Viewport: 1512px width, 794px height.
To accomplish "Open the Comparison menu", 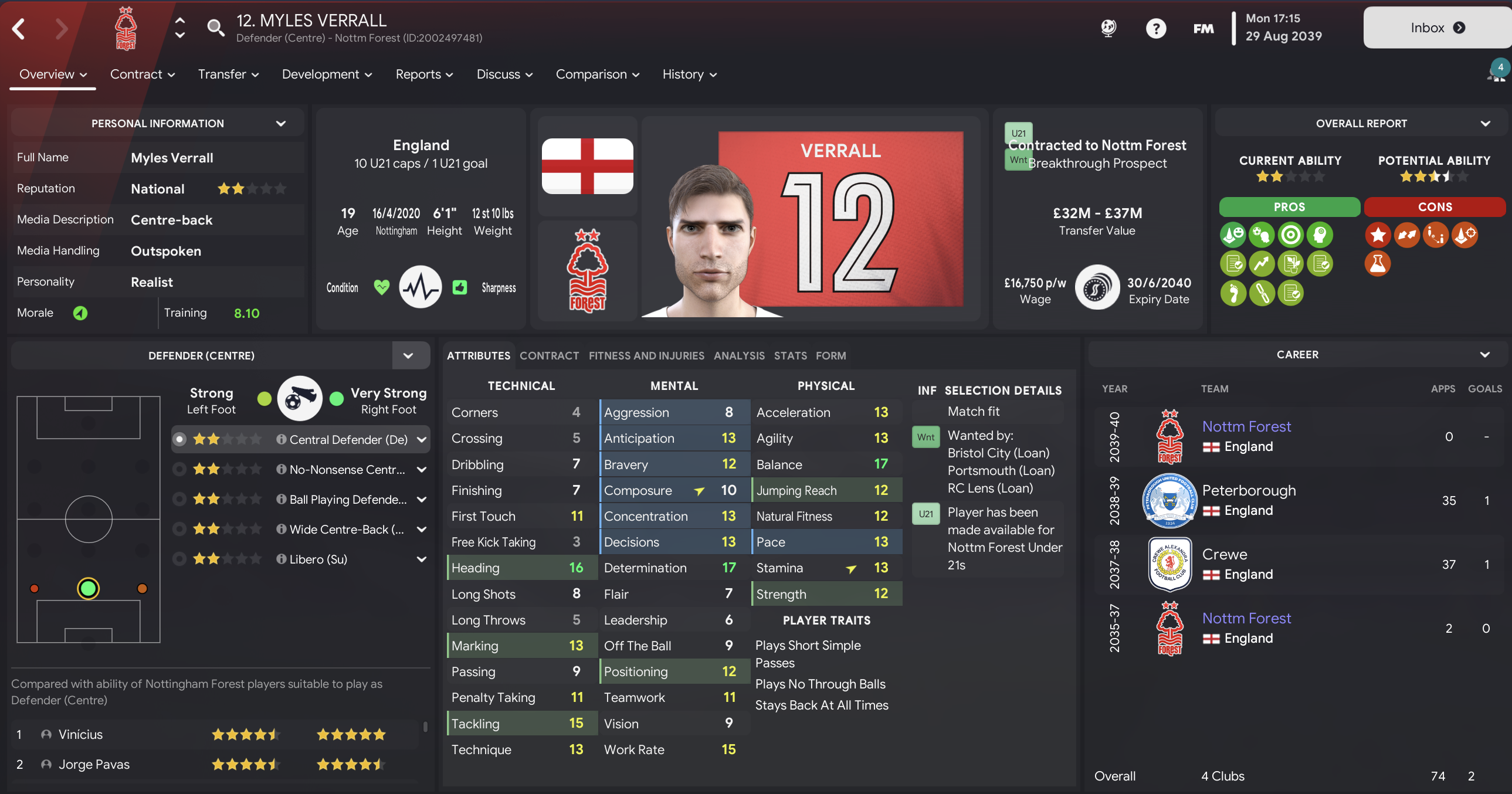I will coord(597,74).
